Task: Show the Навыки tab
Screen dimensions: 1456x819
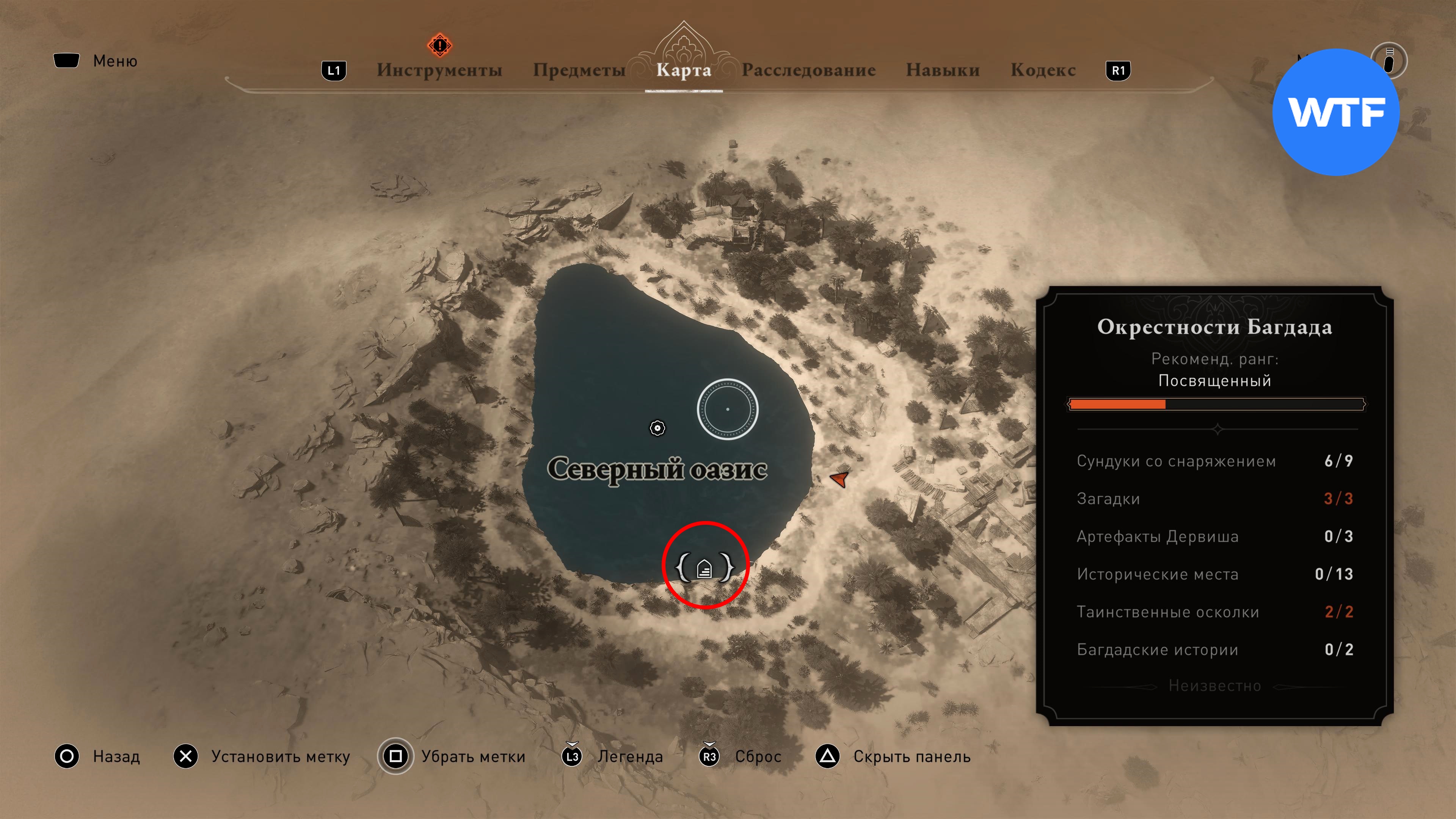Action: coord(942,70)
